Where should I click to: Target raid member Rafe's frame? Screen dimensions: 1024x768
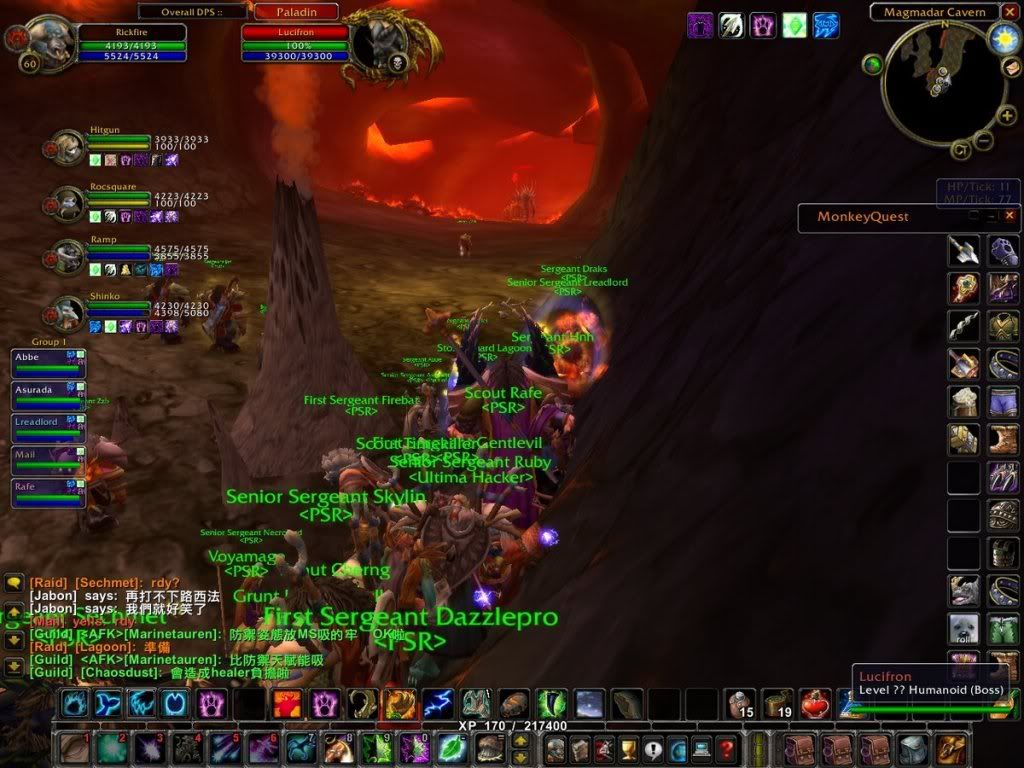(x=48, y=493)
